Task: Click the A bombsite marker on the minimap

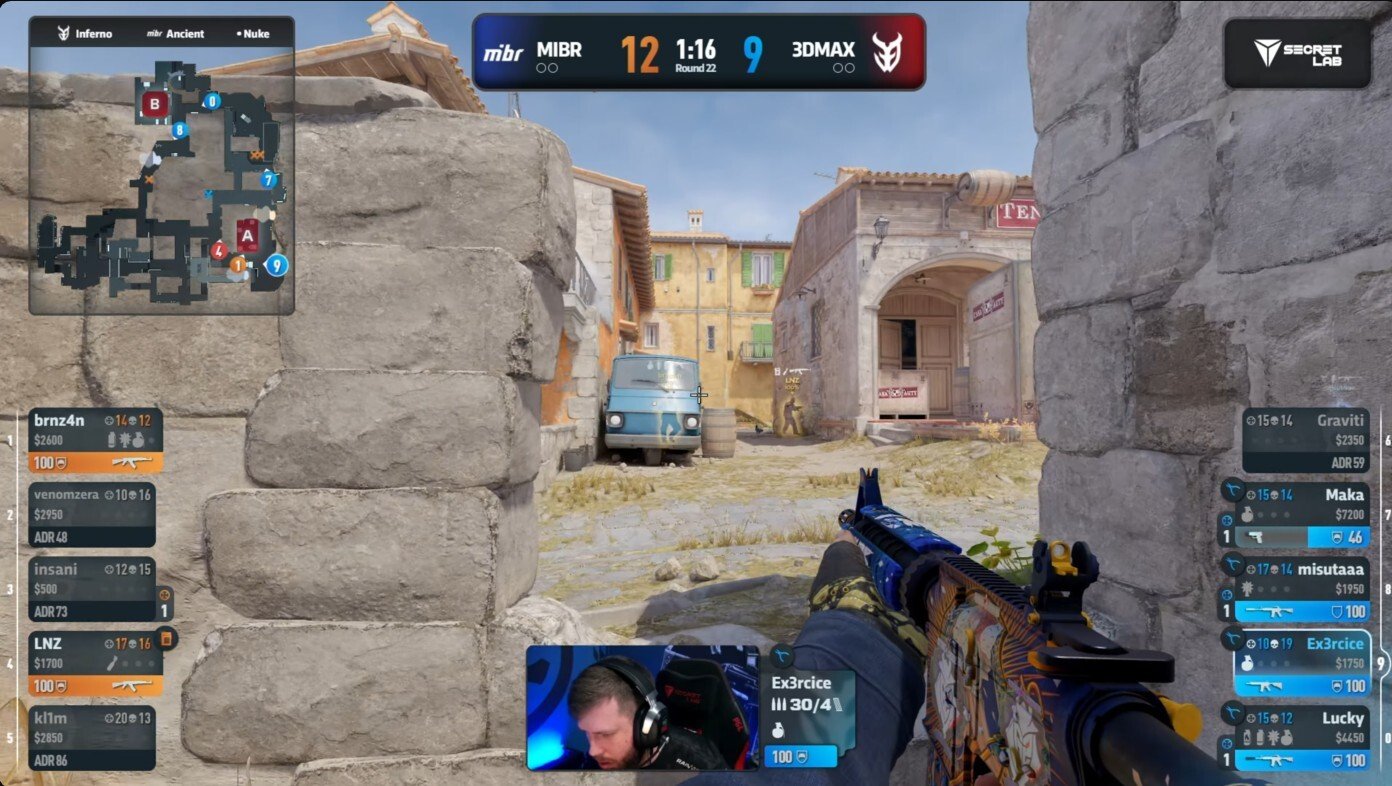Action: coord(246,236)
